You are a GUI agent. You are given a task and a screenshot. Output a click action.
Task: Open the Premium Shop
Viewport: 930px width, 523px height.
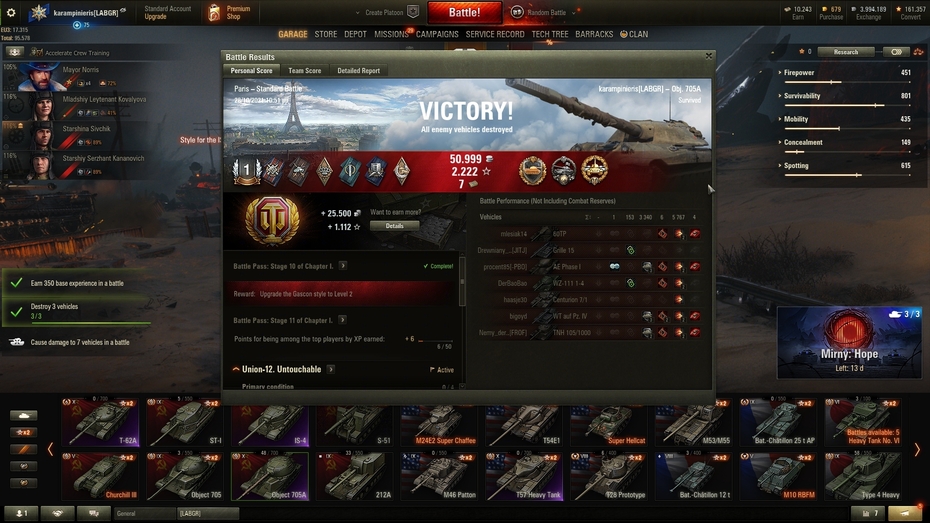pyautogui.click(x=229, y=13)
